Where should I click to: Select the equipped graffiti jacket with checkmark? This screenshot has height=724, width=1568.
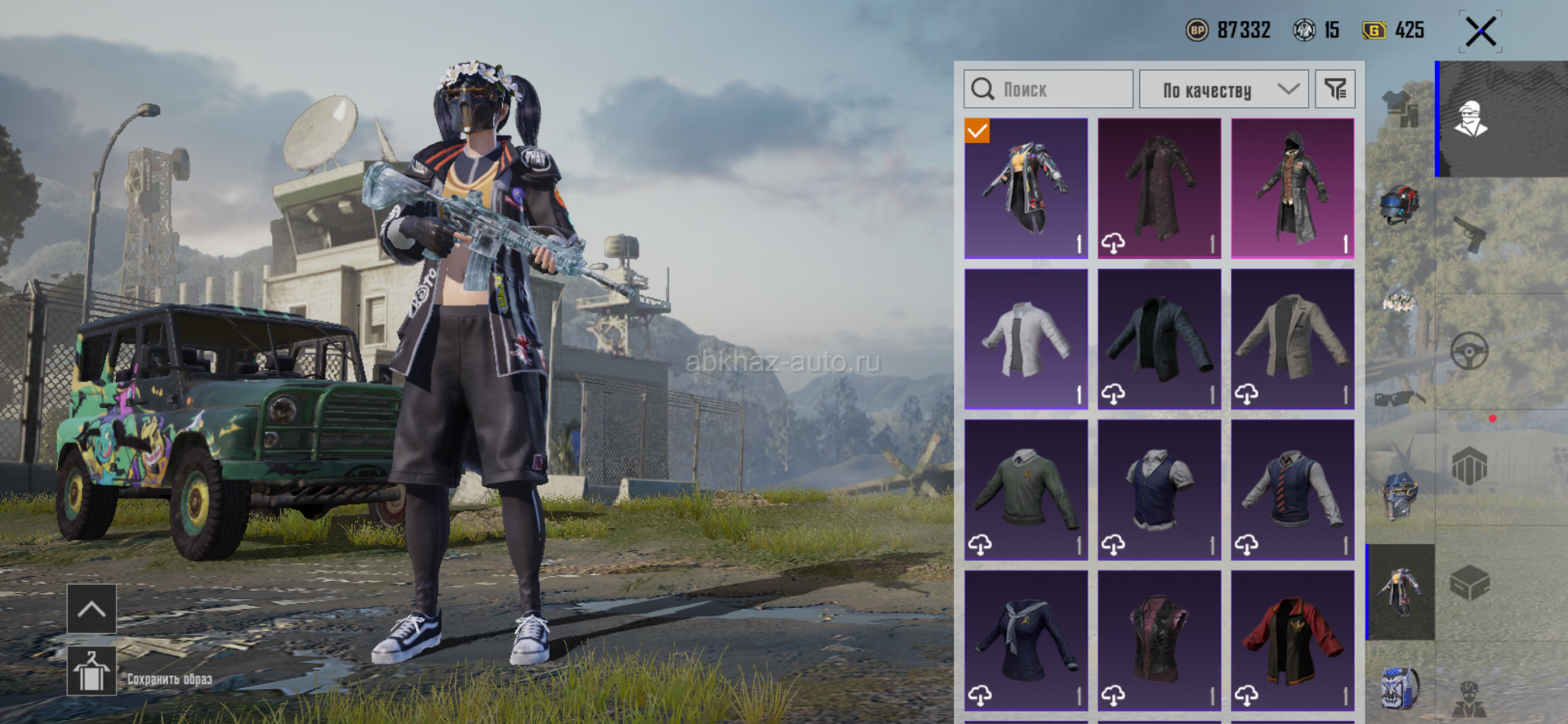coord(1026,188)
